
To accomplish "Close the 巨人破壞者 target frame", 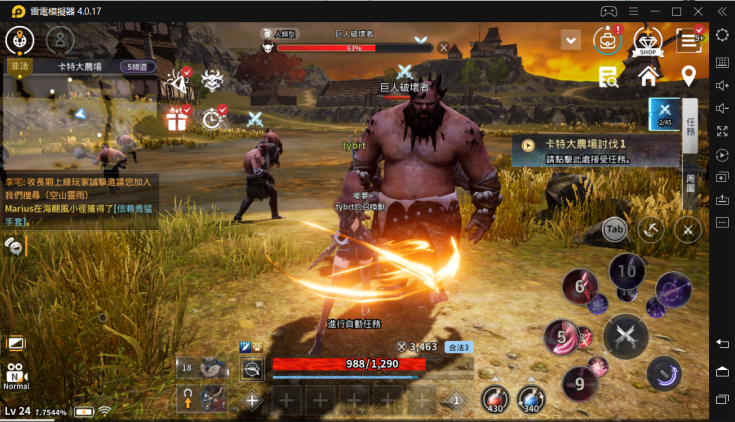I will click(x=444, y=47).
